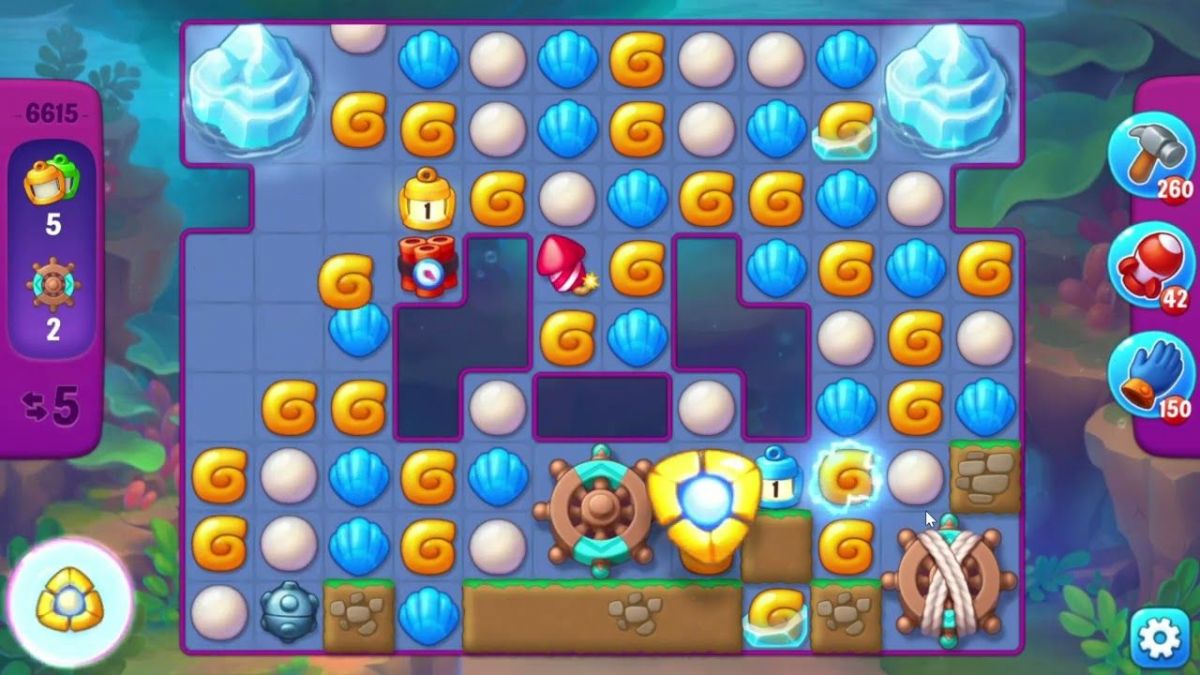Tap the gray sea mine tile
This screenshot has width=1200, height=675.
[288, 612]
